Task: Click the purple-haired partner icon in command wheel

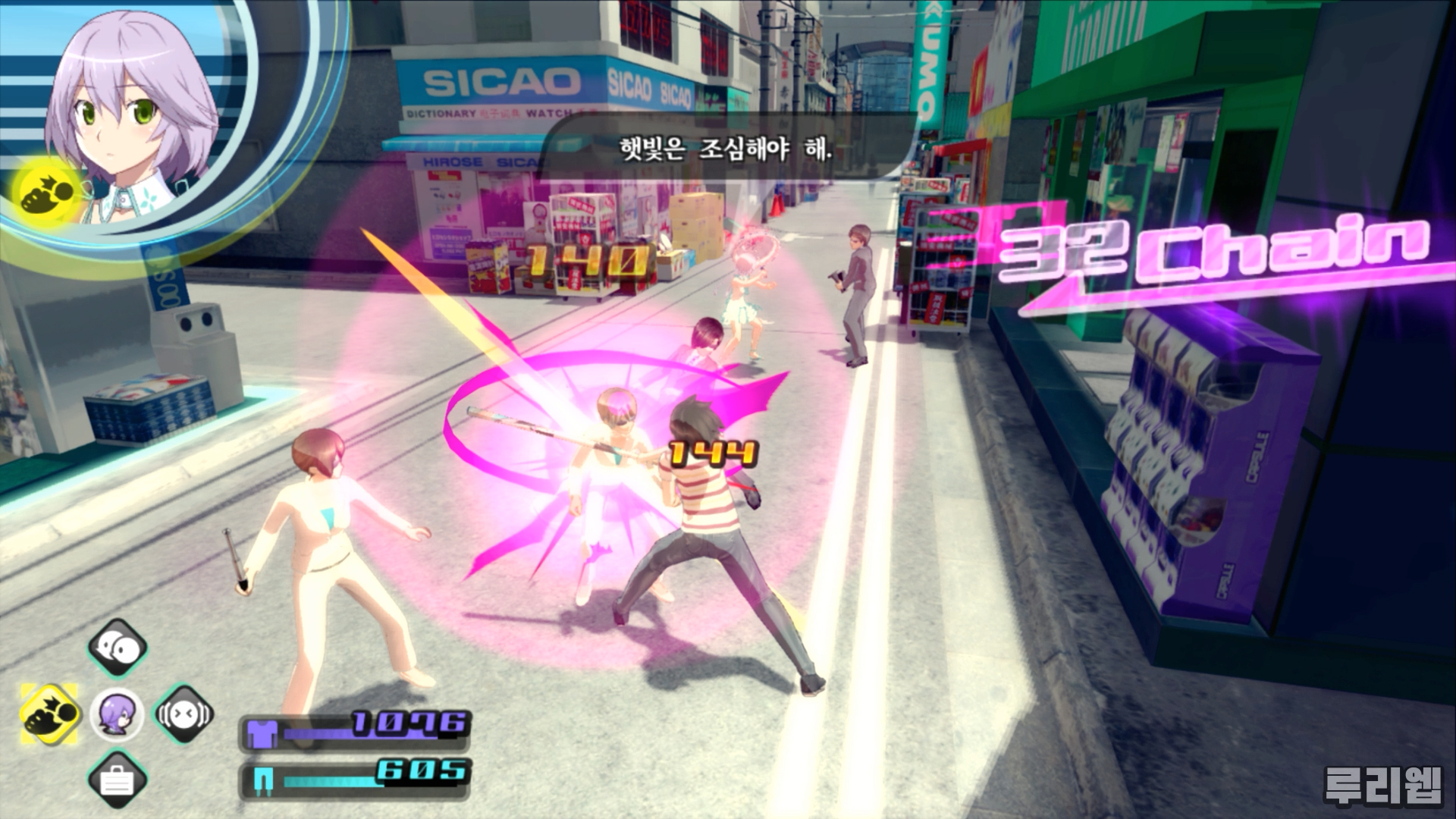Action: (x=117, y=714)
